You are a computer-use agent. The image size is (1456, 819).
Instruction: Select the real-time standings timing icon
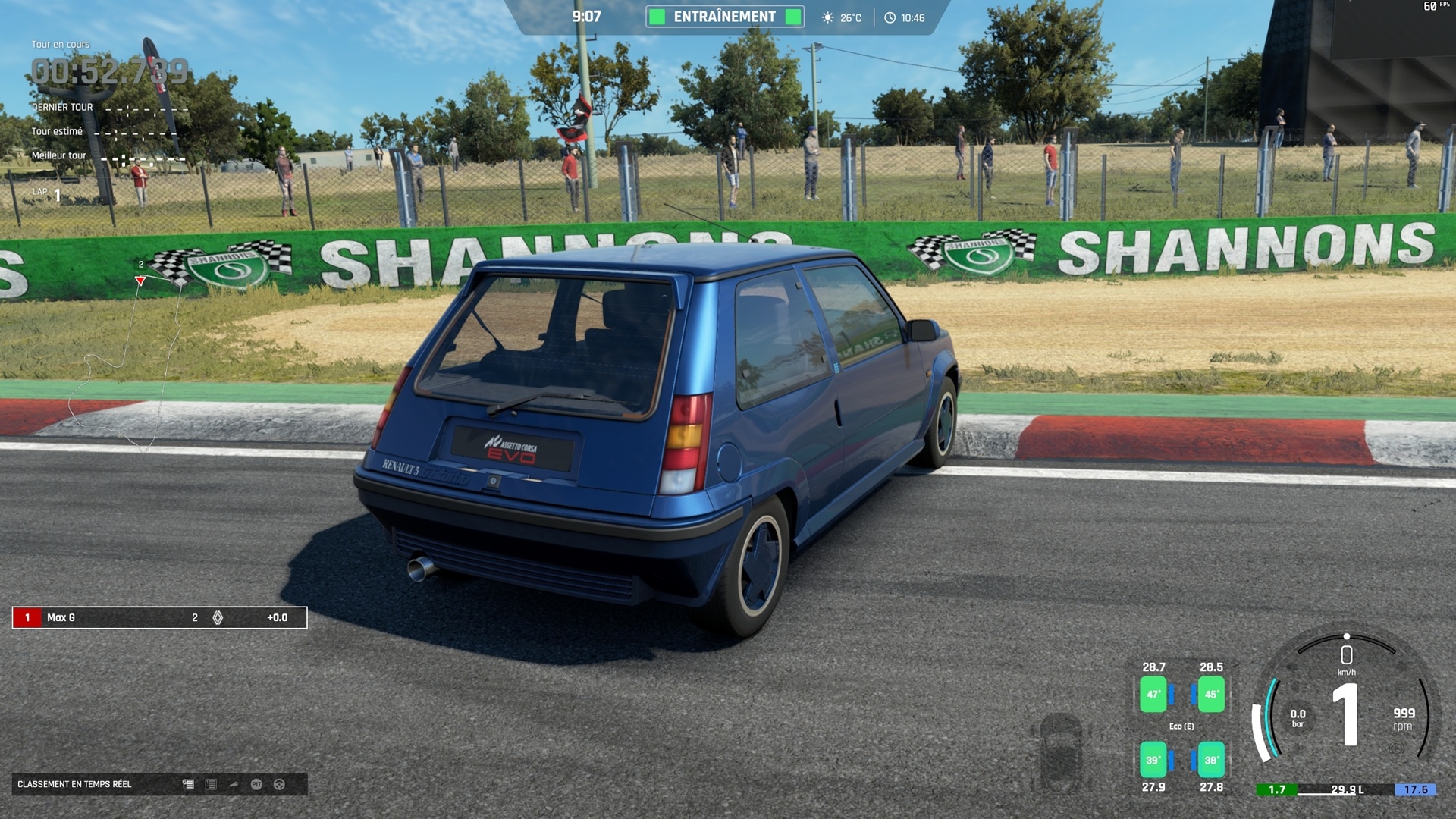pos(188,784)
